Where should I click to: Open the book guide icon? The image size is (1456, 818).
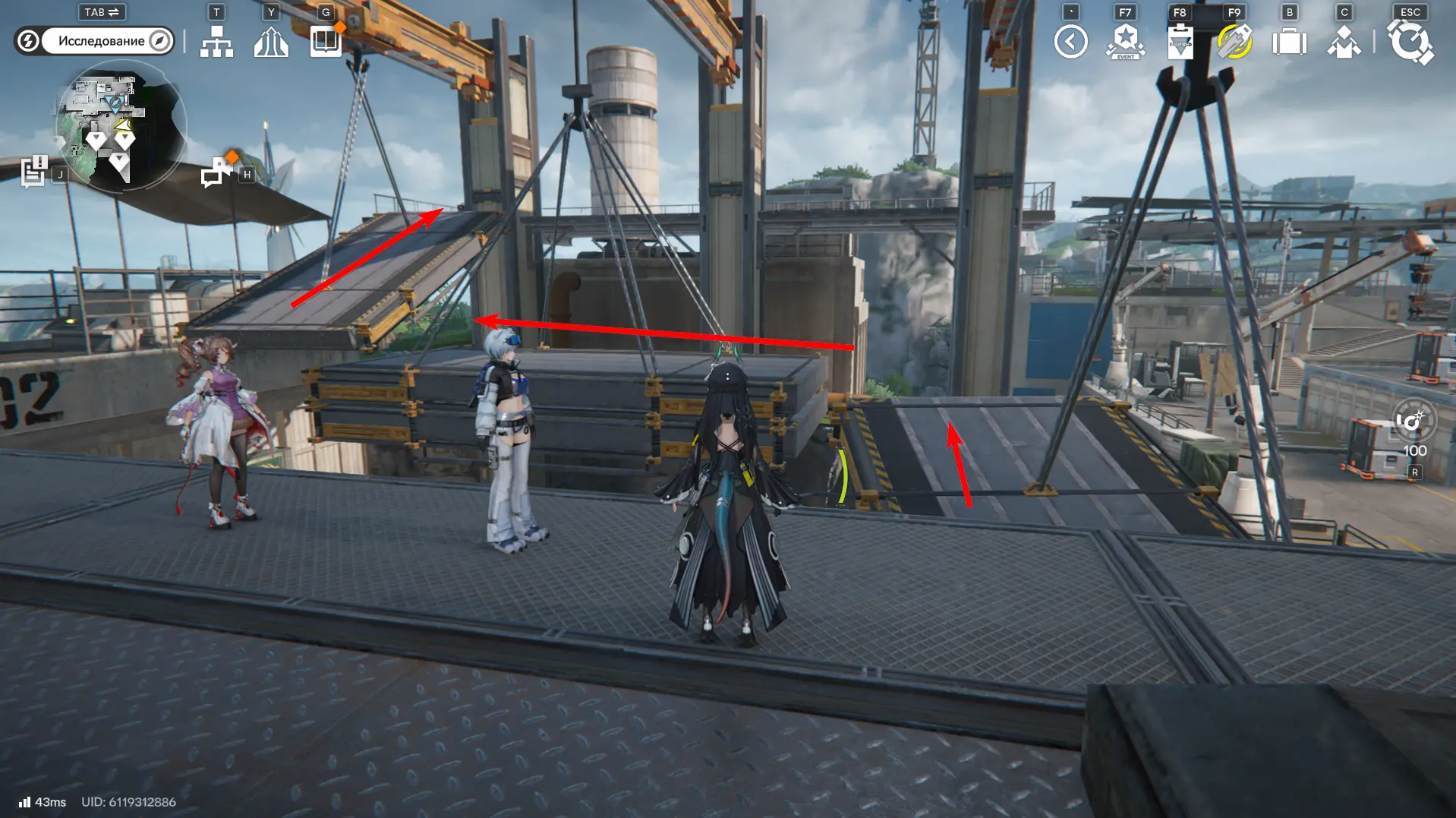(326, 41)
